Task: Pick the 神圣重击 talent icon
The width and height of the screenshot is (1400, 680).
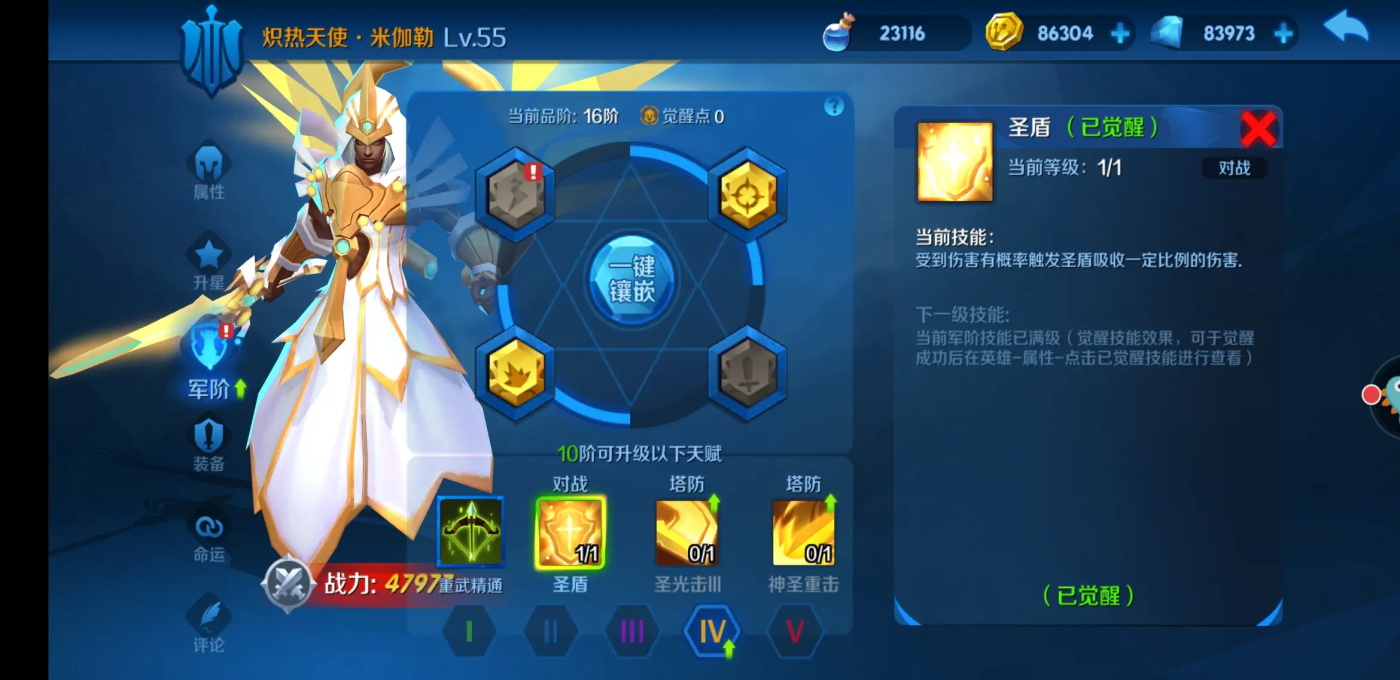Action: (803, 531)
